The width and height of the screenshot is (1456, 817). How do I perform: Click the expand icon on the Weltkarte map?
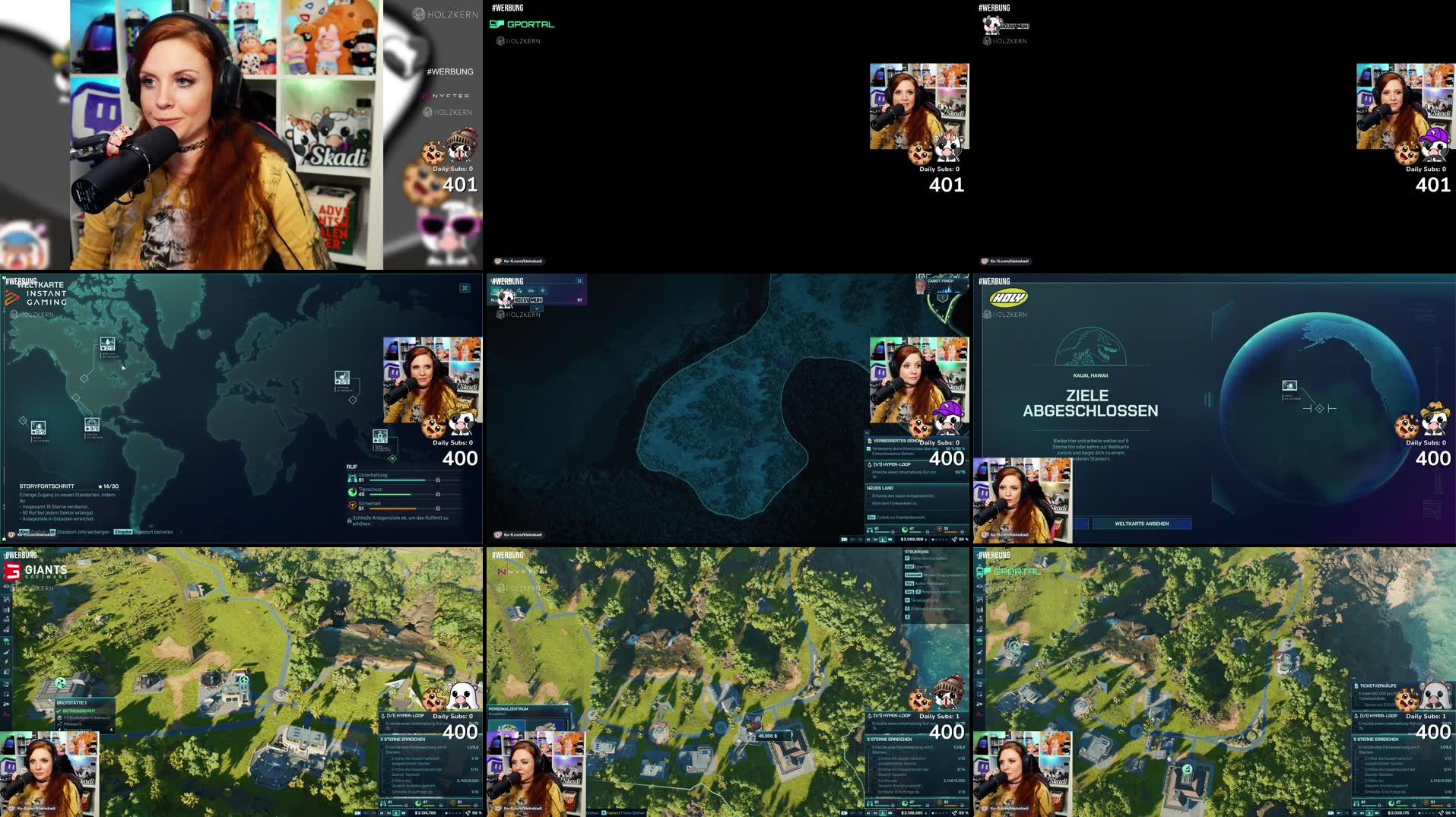coord(466,288)
